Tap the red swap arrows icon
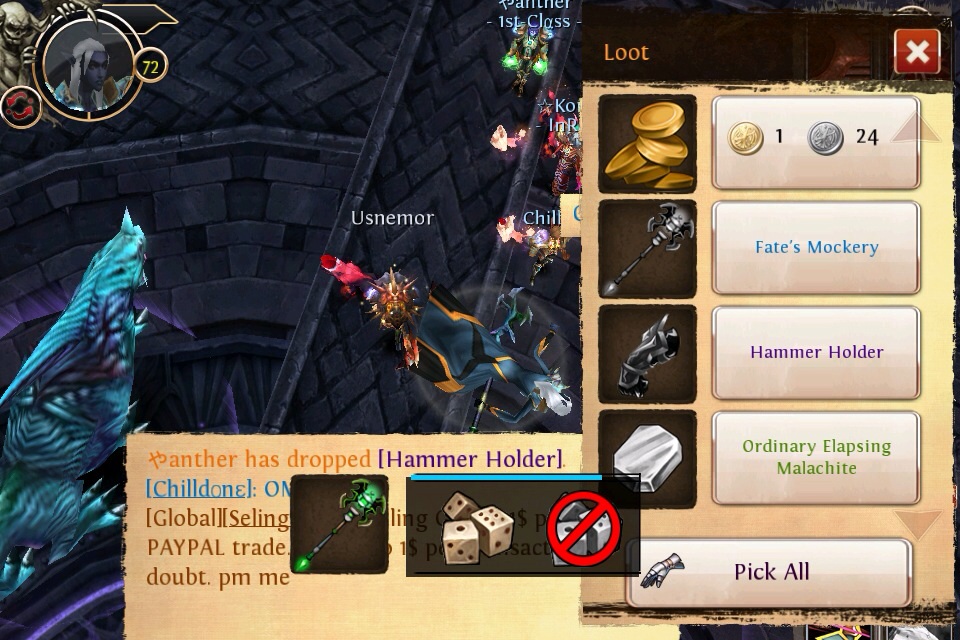The width and height of the screenshot is (960, 640). pyautogui.click(x=19, y=106)
